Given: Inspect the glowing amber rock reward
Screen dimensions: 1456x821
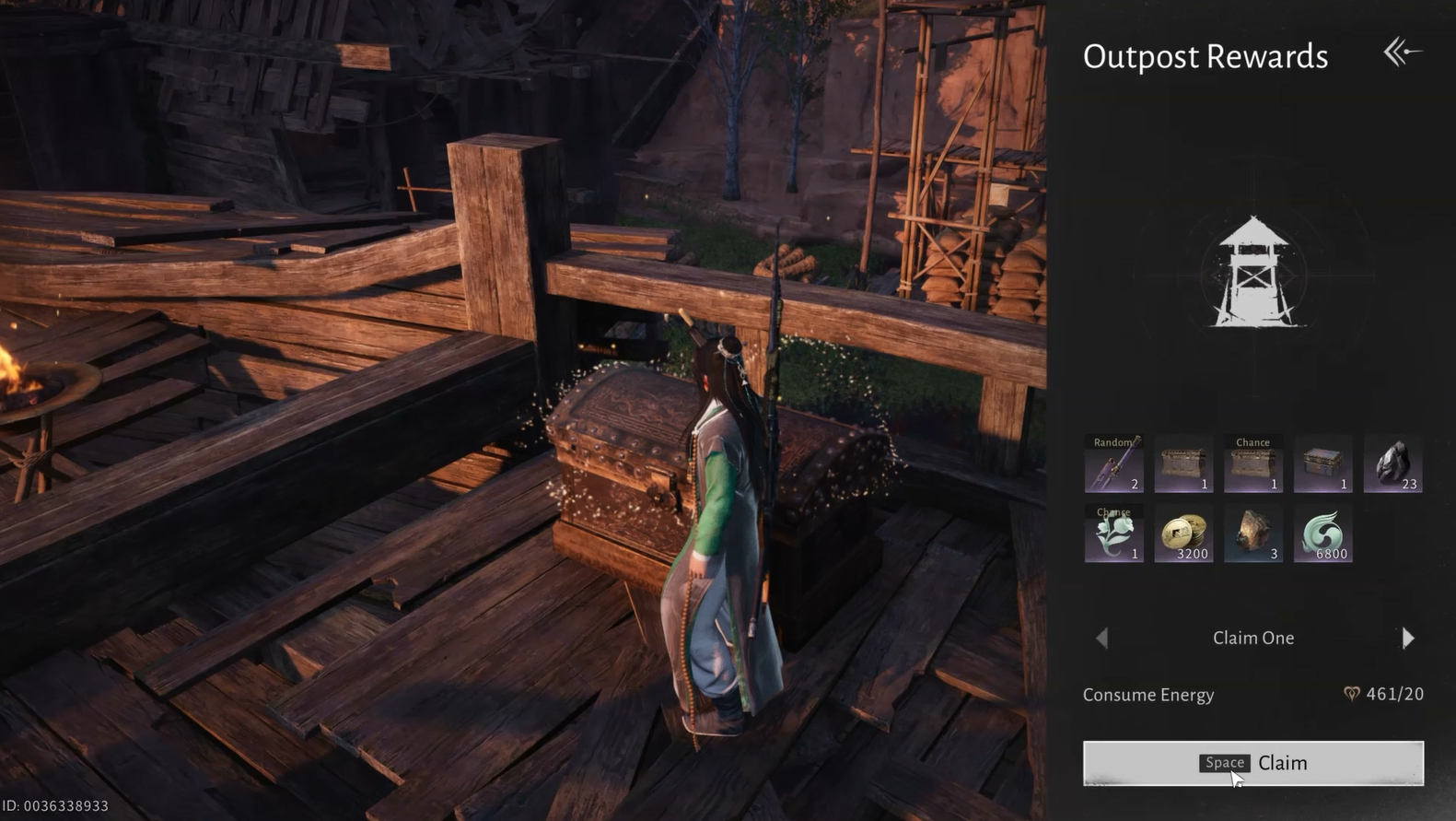Looking at the screenshot, I should (x=1252, y=534).
